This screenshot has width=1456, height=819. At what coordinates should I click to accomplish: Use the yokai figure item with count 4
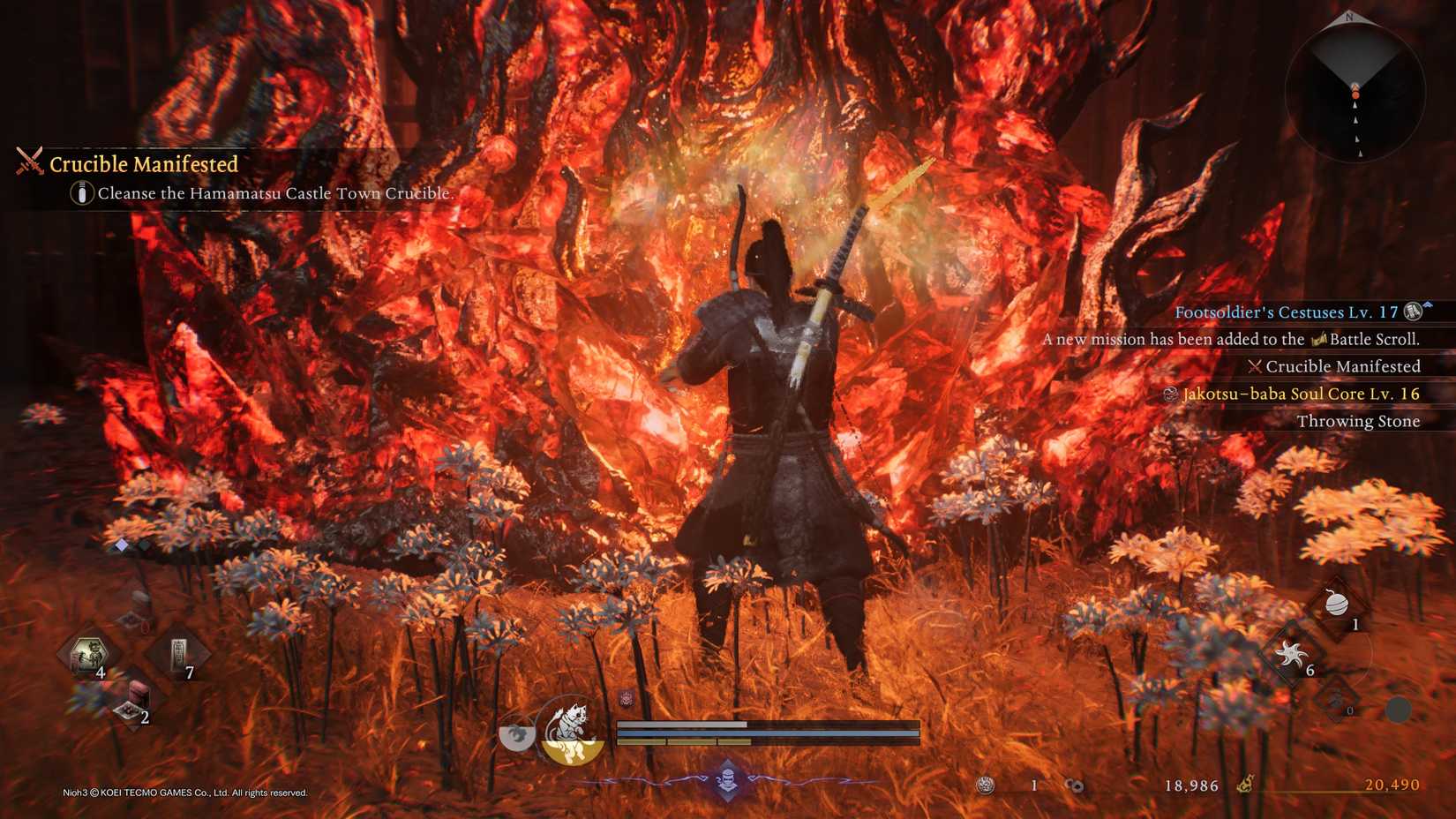pos(88,656)
